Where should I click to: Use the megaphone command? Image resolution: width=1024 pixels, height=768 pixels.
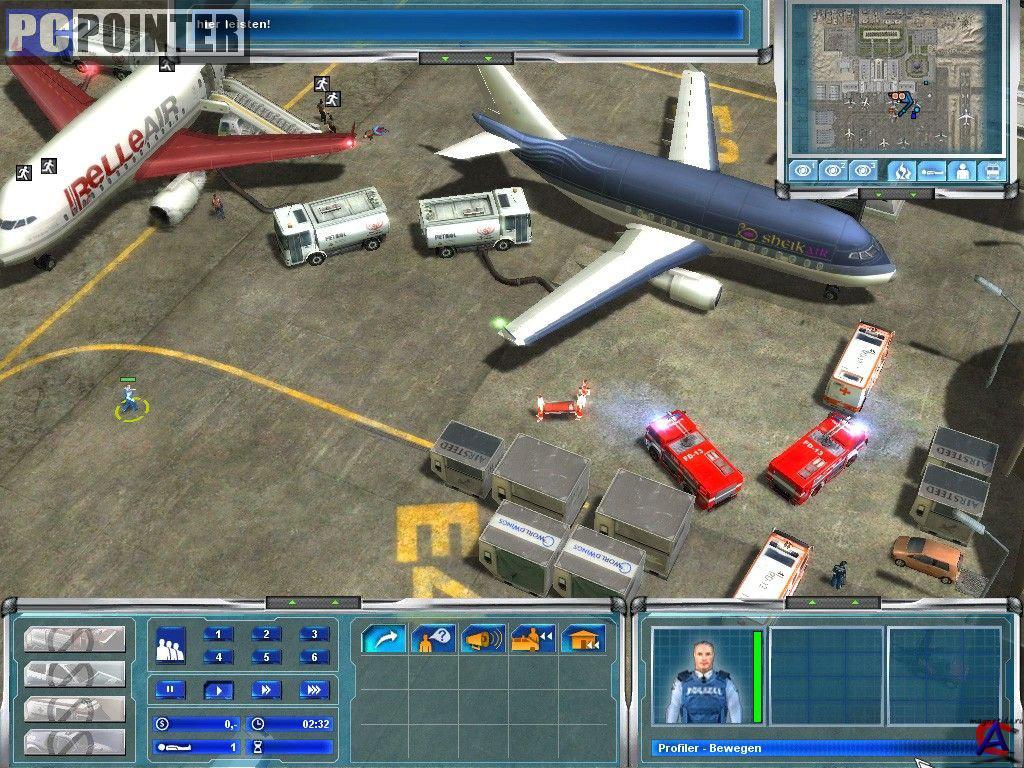click(x=483, y=639)
